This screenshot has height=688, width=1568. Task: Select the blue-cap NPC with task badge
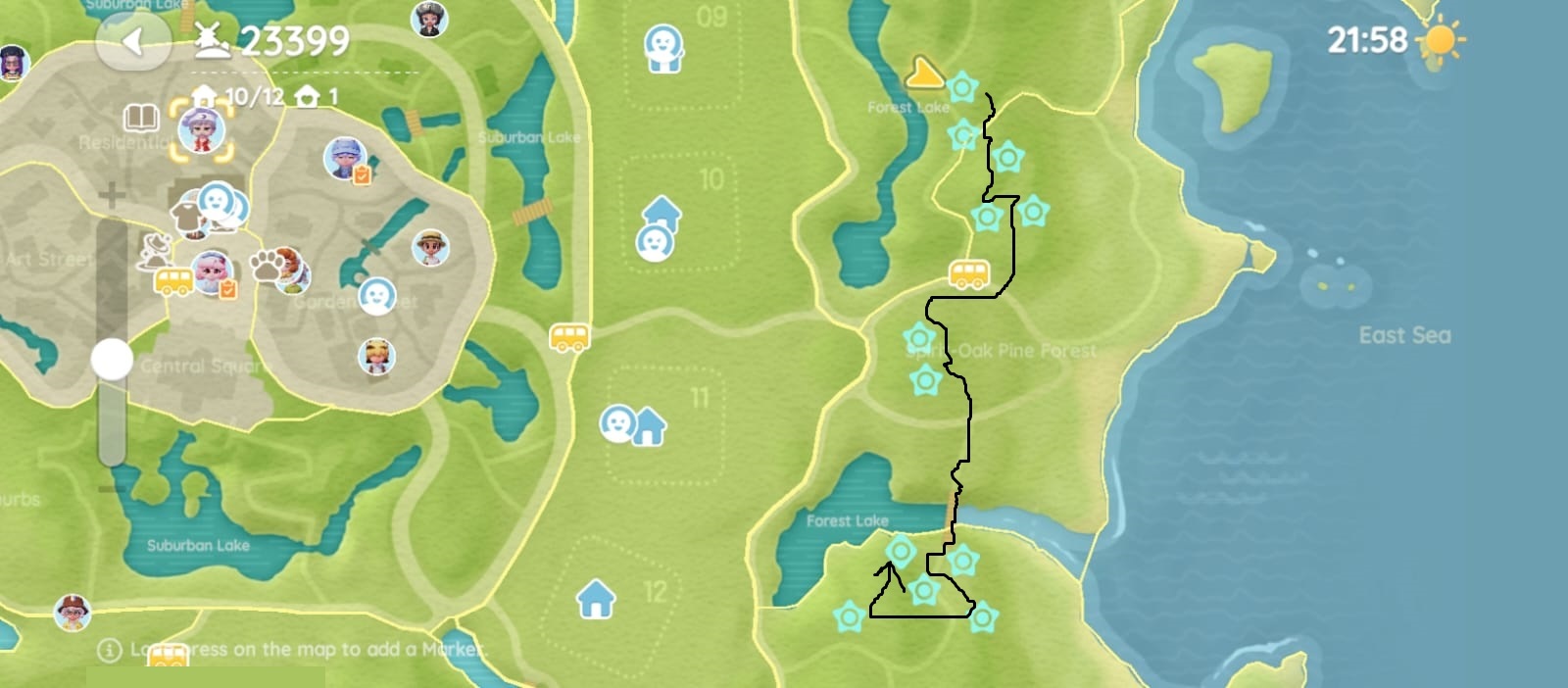coord(344,158)
